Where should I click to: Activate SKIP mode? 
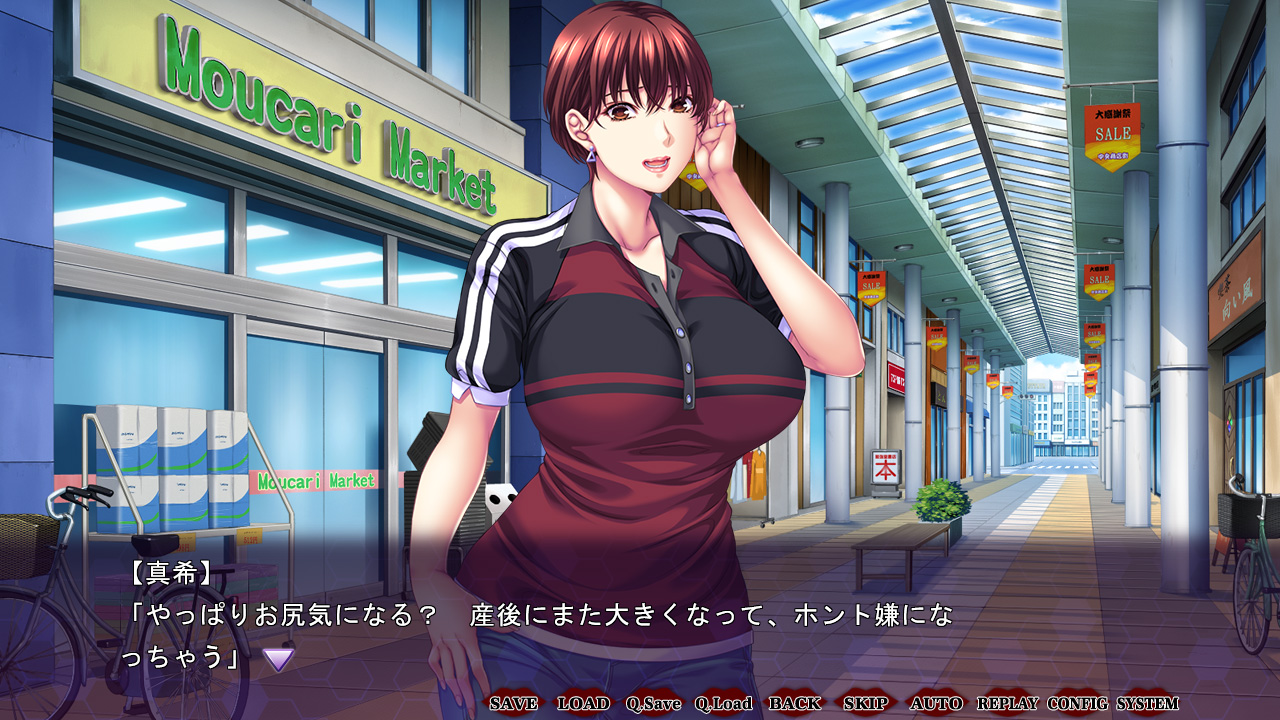pos(865,703)
